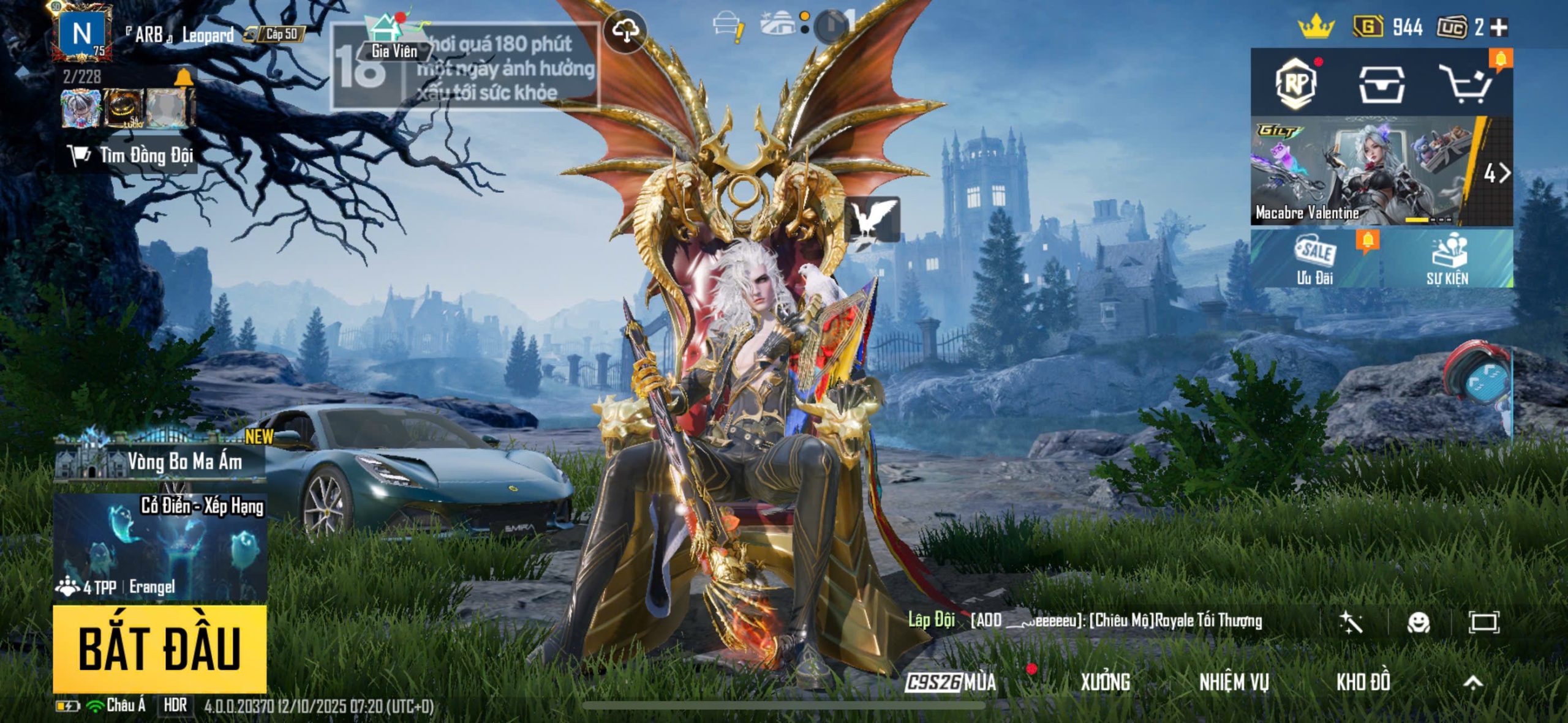Open the Ưu Đãi sale offers
Screen dimensions: 1568x723
point(1316,260)
